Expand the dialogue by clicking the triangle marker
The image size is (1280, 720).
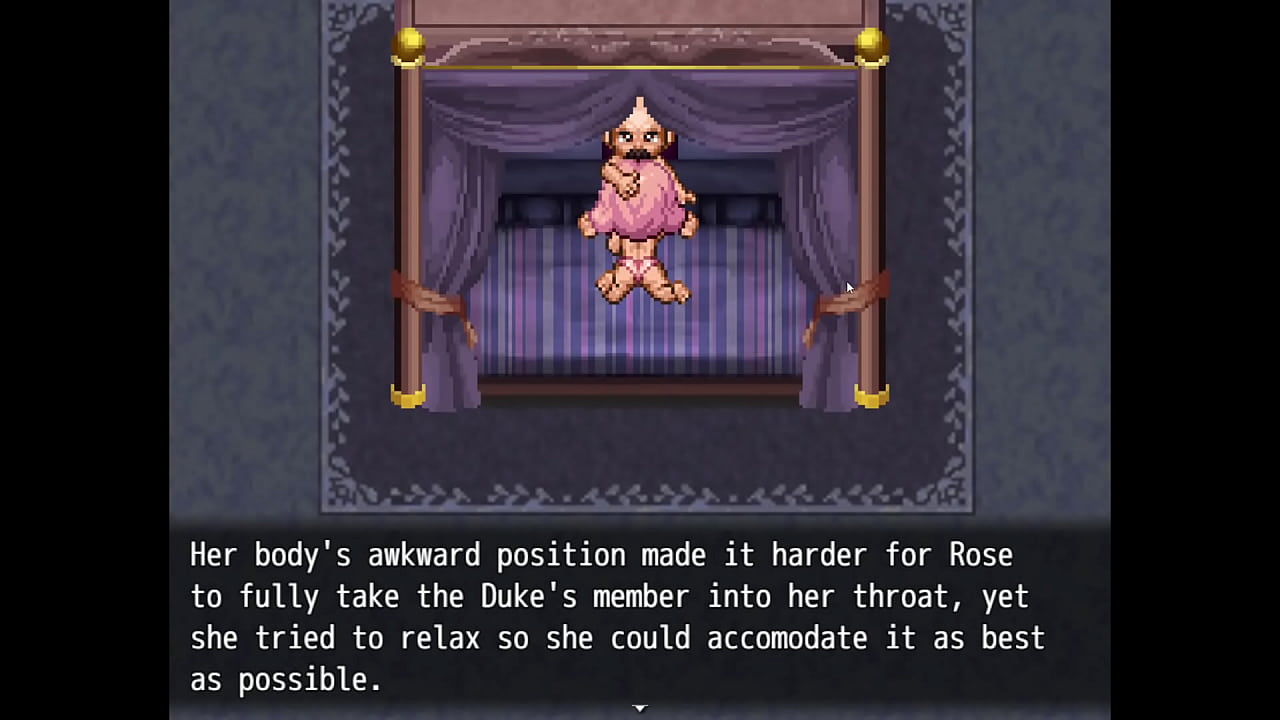click(639, 707)
